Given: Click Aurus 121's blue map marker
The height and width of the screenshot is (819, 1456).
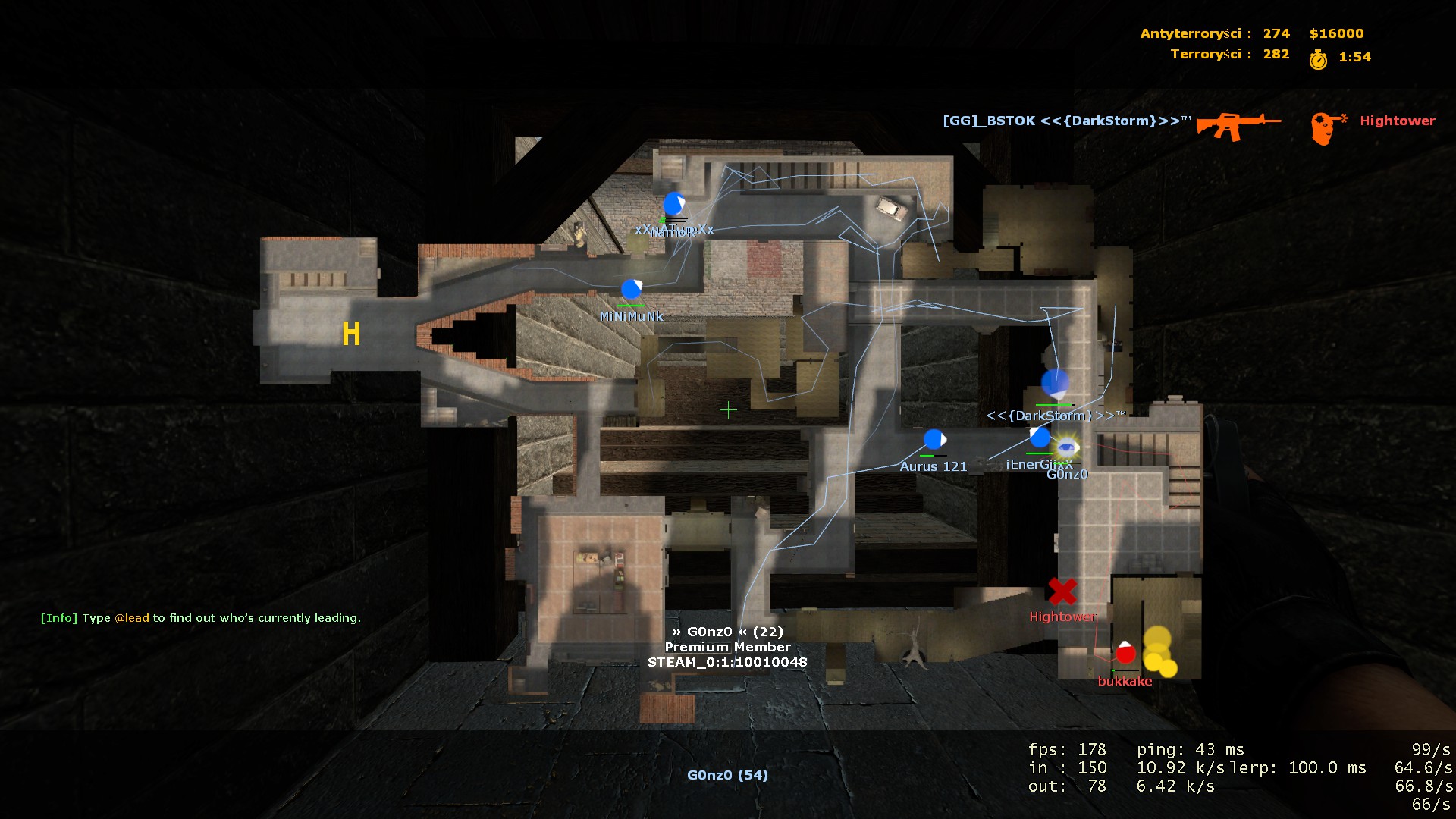Looking at the screenshot, I should pyautogui.click(x=934, y=439).
